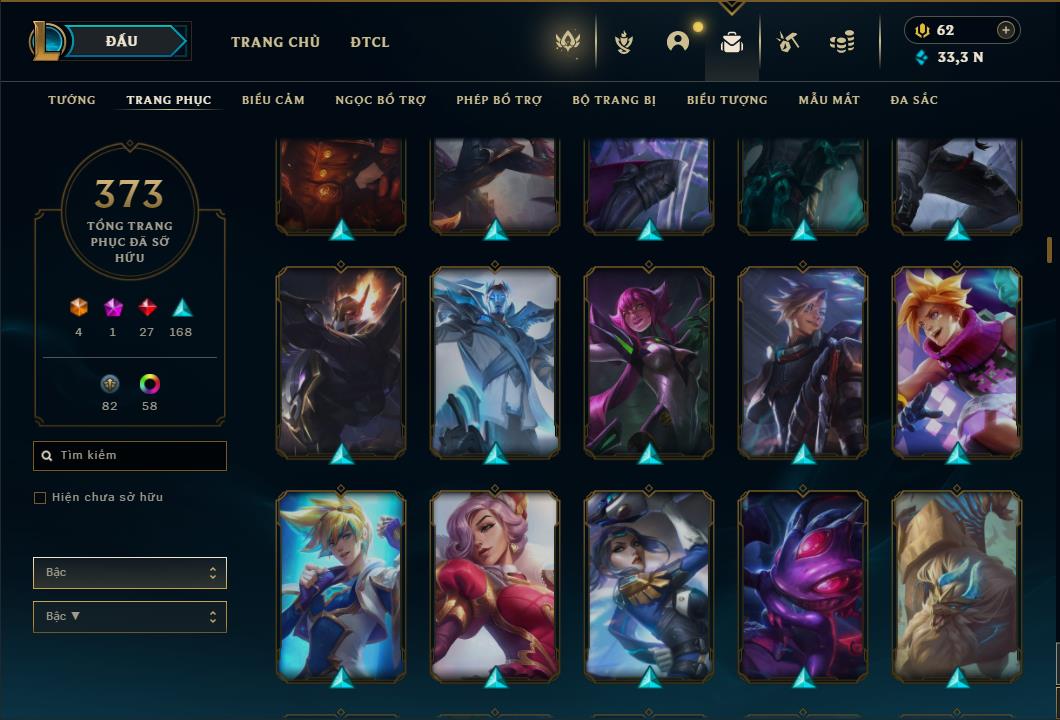Pick the dark armored flaming helmet skin

(x=341, y=360)
